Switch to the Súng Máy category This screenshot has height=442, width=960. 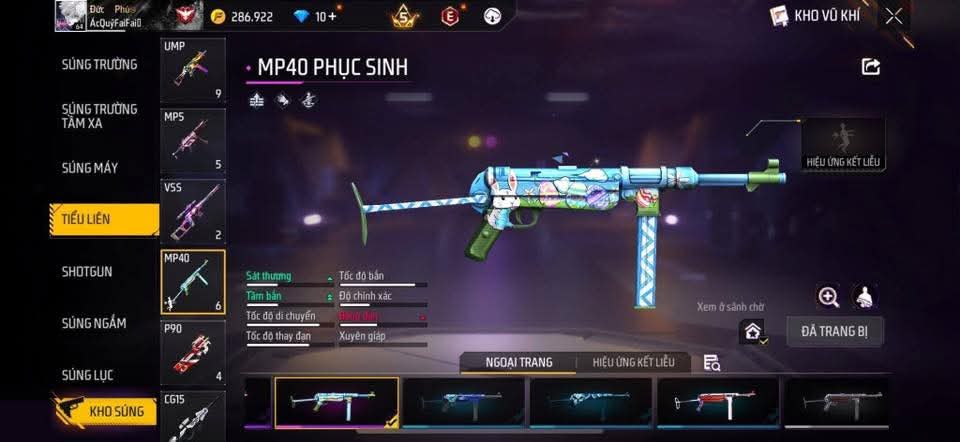[x=90, y=168]
